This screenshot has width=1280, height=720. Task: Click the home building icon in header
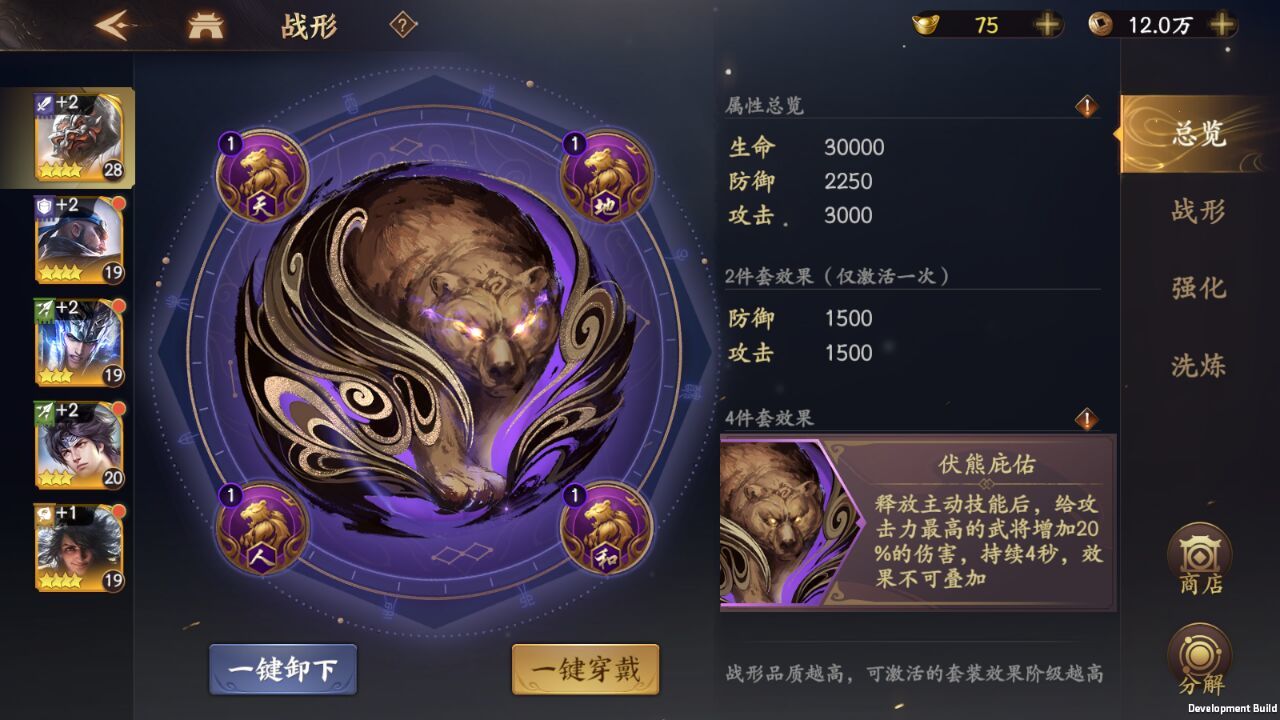pos(205,26)
